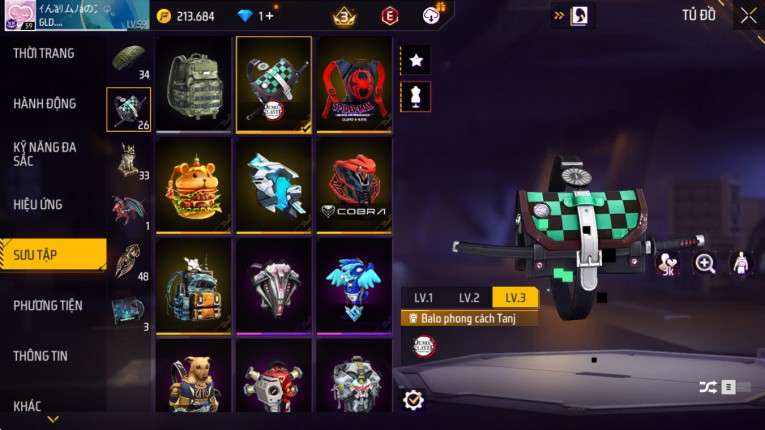
Task: Switch to Hành Động category
Action: 45,103
